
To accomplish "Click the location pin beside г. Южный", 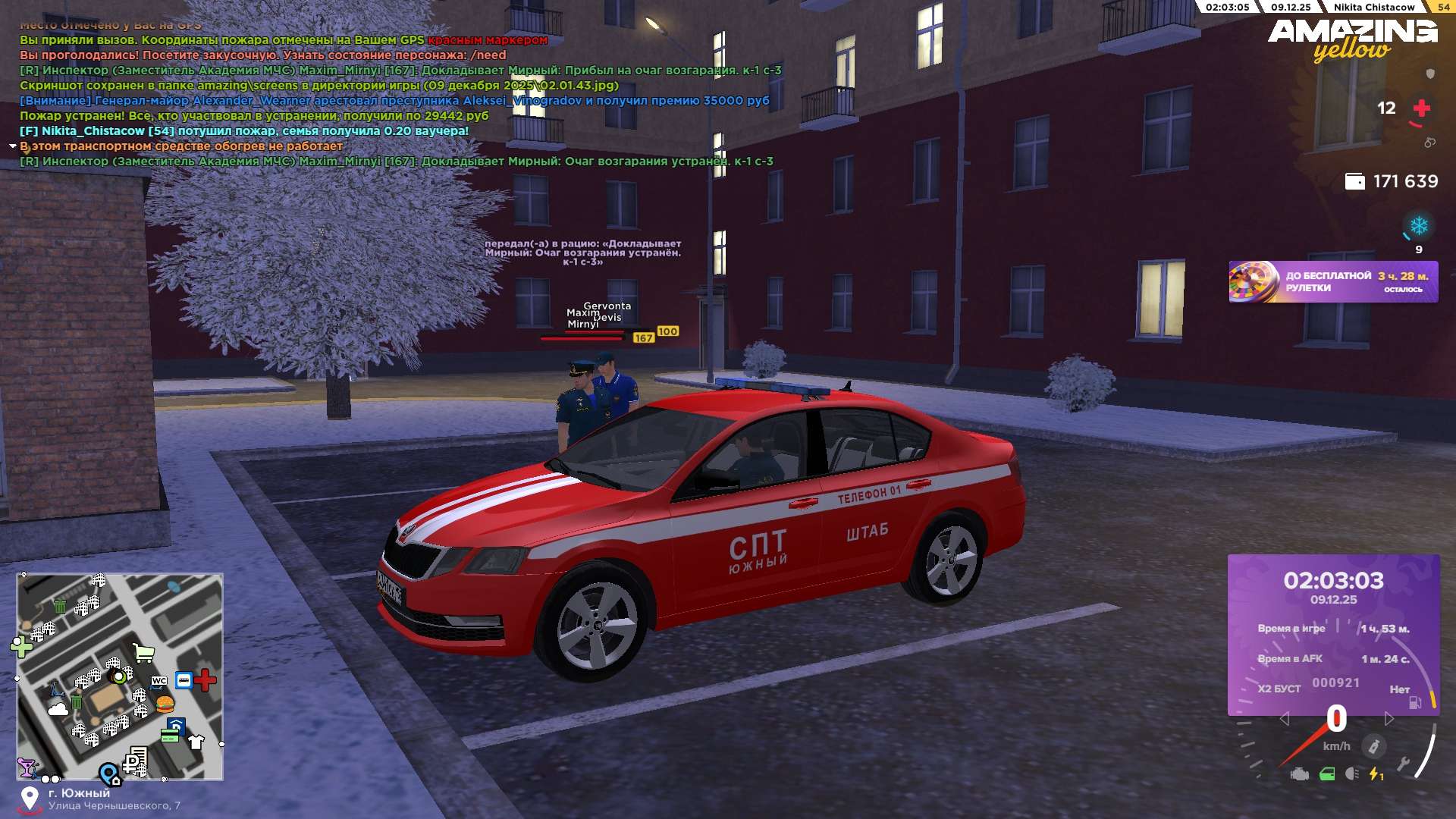I will pyautogui.click(x=30, y=799).
